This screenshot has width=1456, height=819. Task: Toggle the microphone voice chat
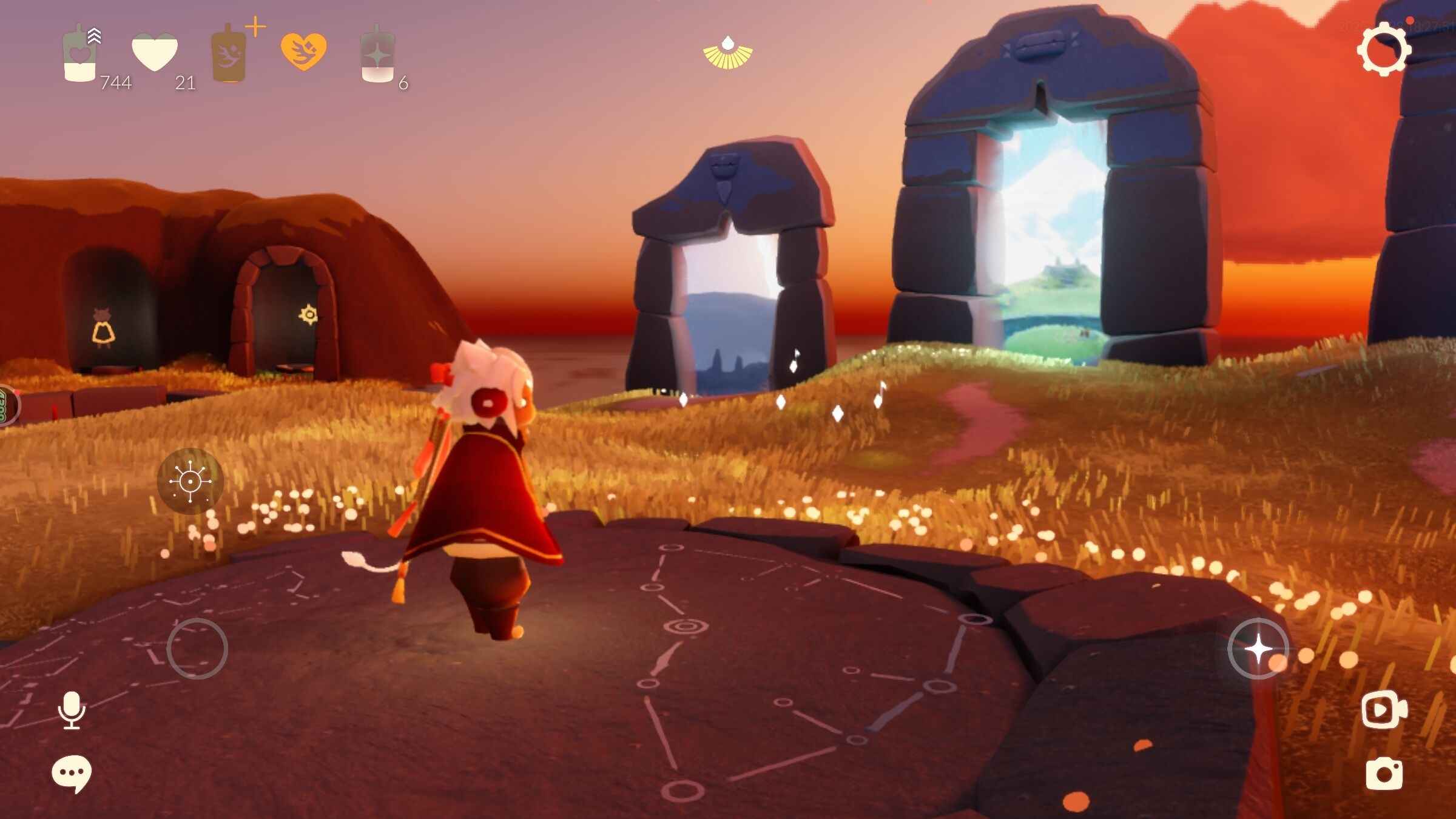point(72,710)
